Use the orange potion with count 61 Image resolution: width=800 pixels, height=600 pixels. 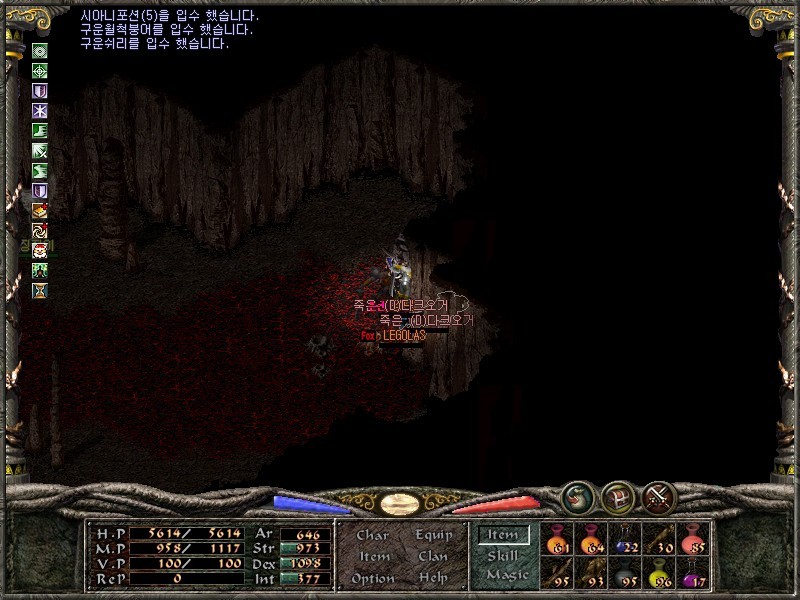(558, 540)
